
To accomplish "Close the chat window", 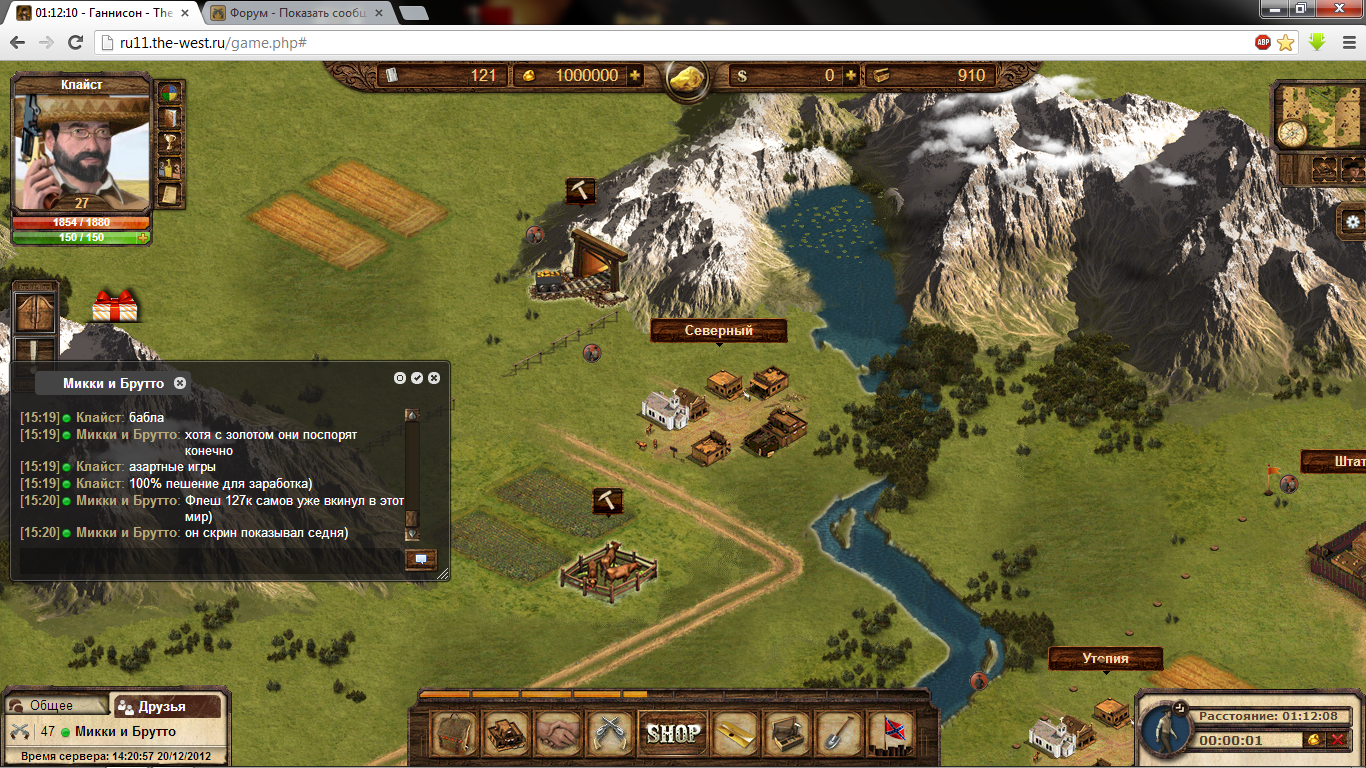I will (434, 378).
